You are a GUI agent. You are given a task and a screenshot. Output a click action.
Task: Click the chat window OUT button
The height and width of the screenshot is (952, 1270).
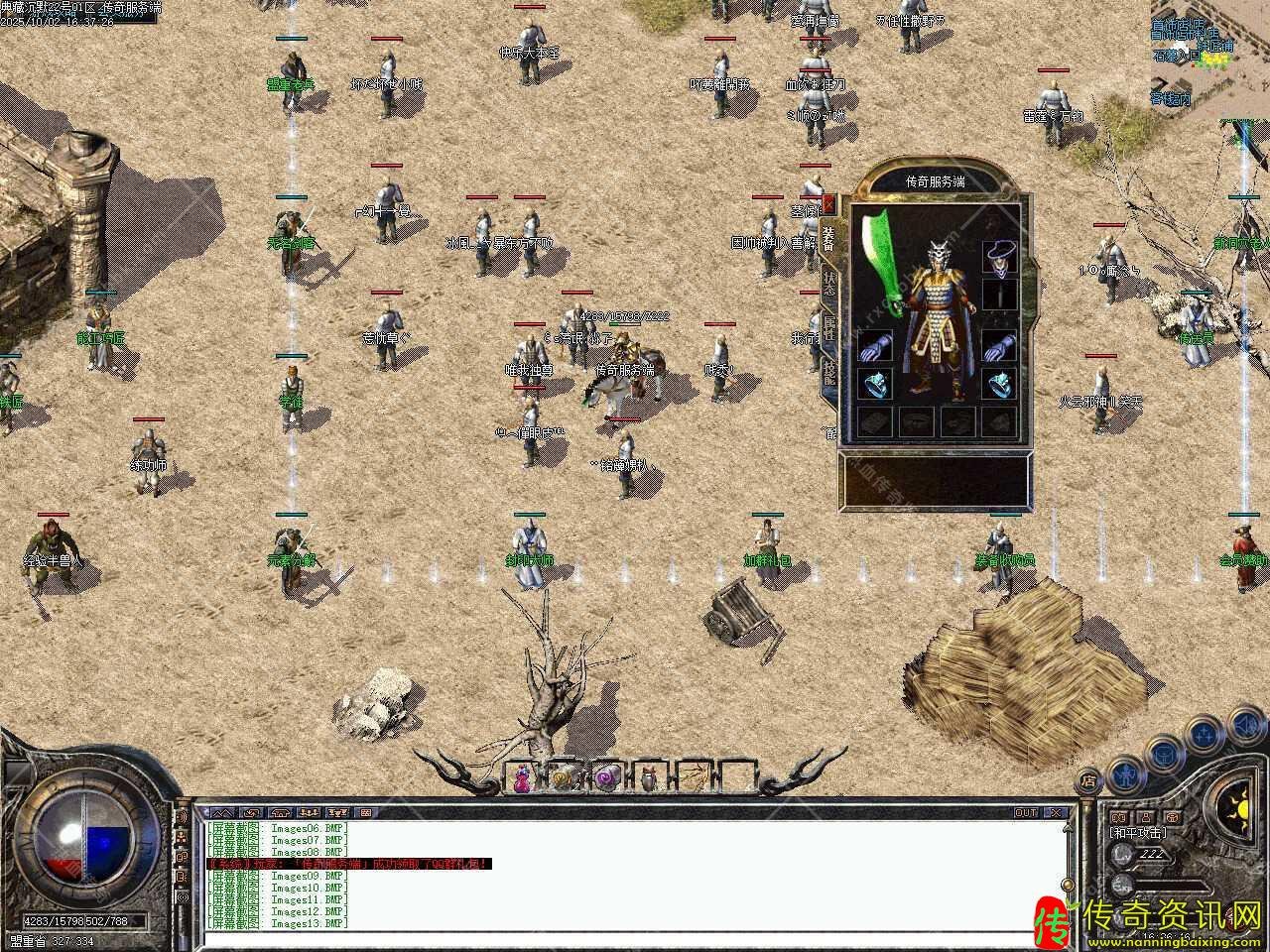[x=1026, y=812]
